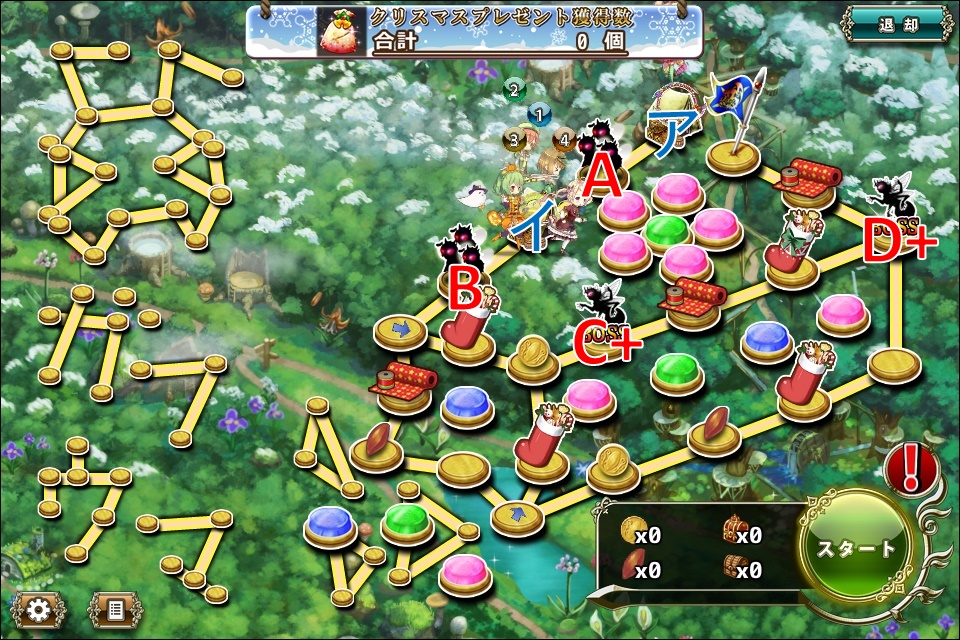Image resolution: width=960 pixels, height=640 pixels.
Task: Tap the 退却 retreat button
Action: click(895, 25)
